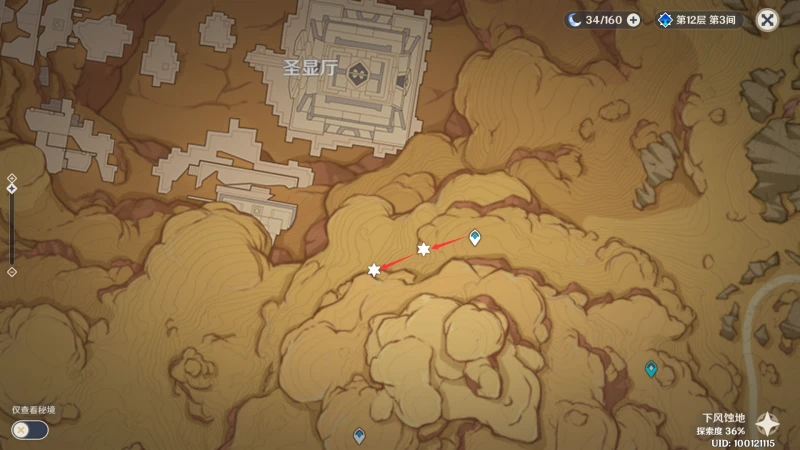Select the 圣显厅 domain icon

(357, 71)
